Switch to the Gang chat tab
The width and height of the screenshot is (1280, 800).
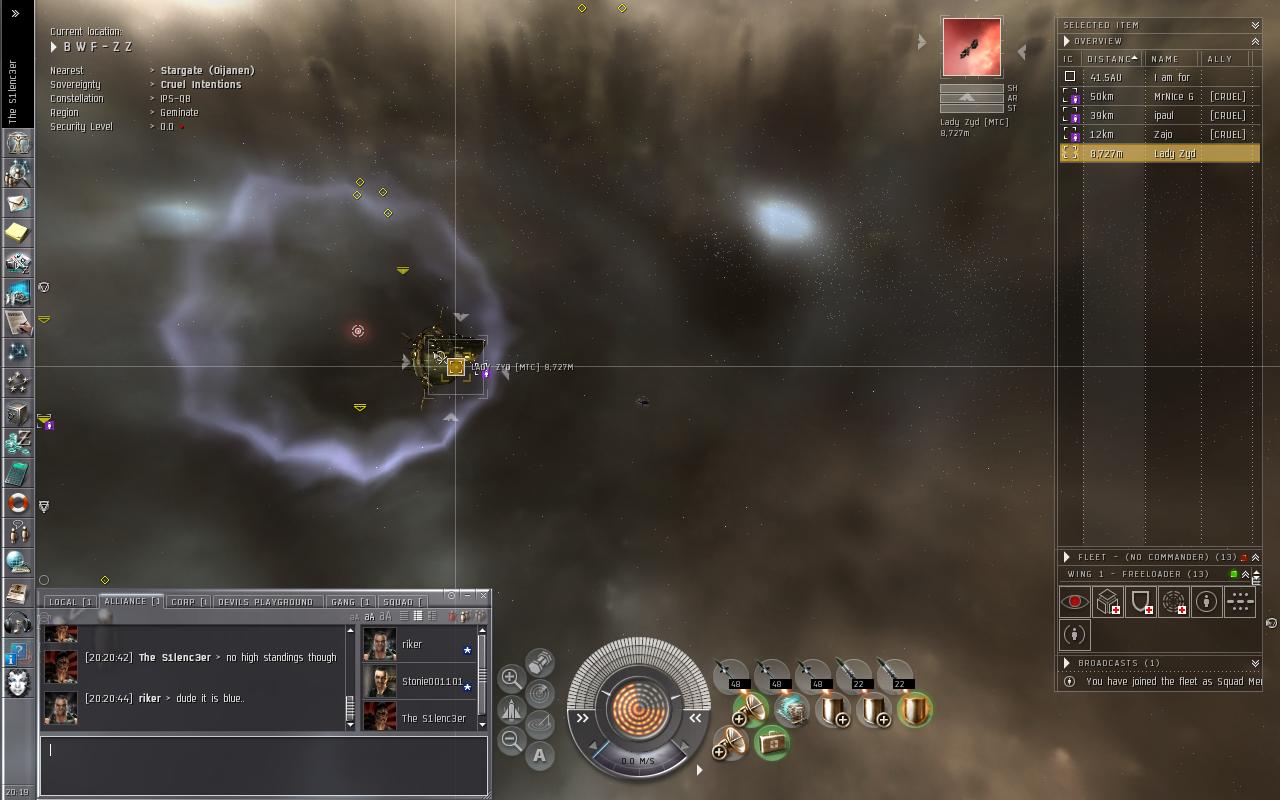[350, 602]
